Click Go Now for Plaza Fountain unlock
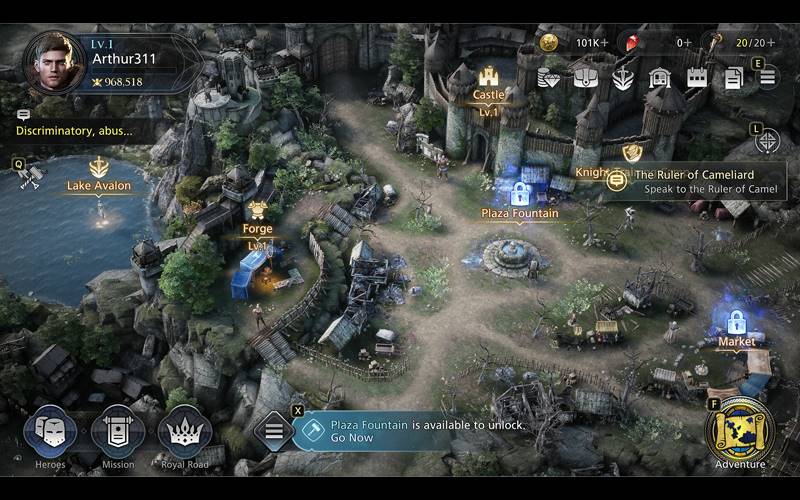 (352, 438)
